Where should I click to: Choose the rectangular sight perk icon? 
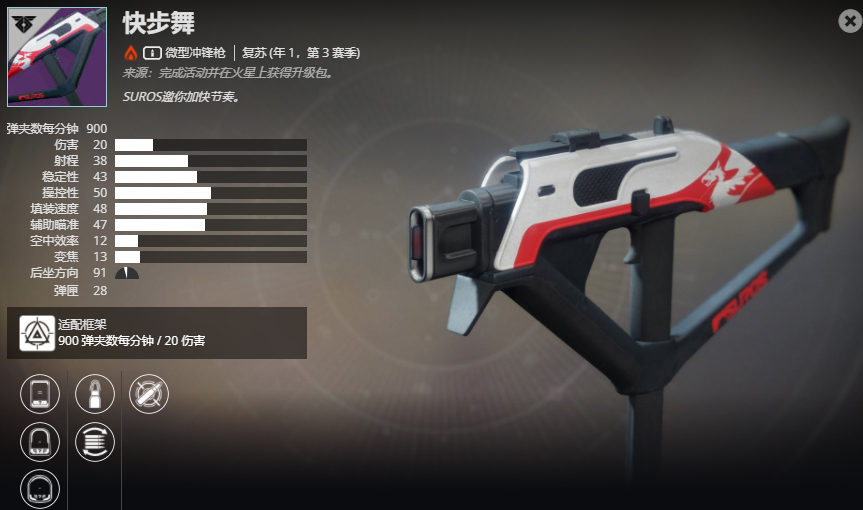pyautogui.click(x=40, y=393)
